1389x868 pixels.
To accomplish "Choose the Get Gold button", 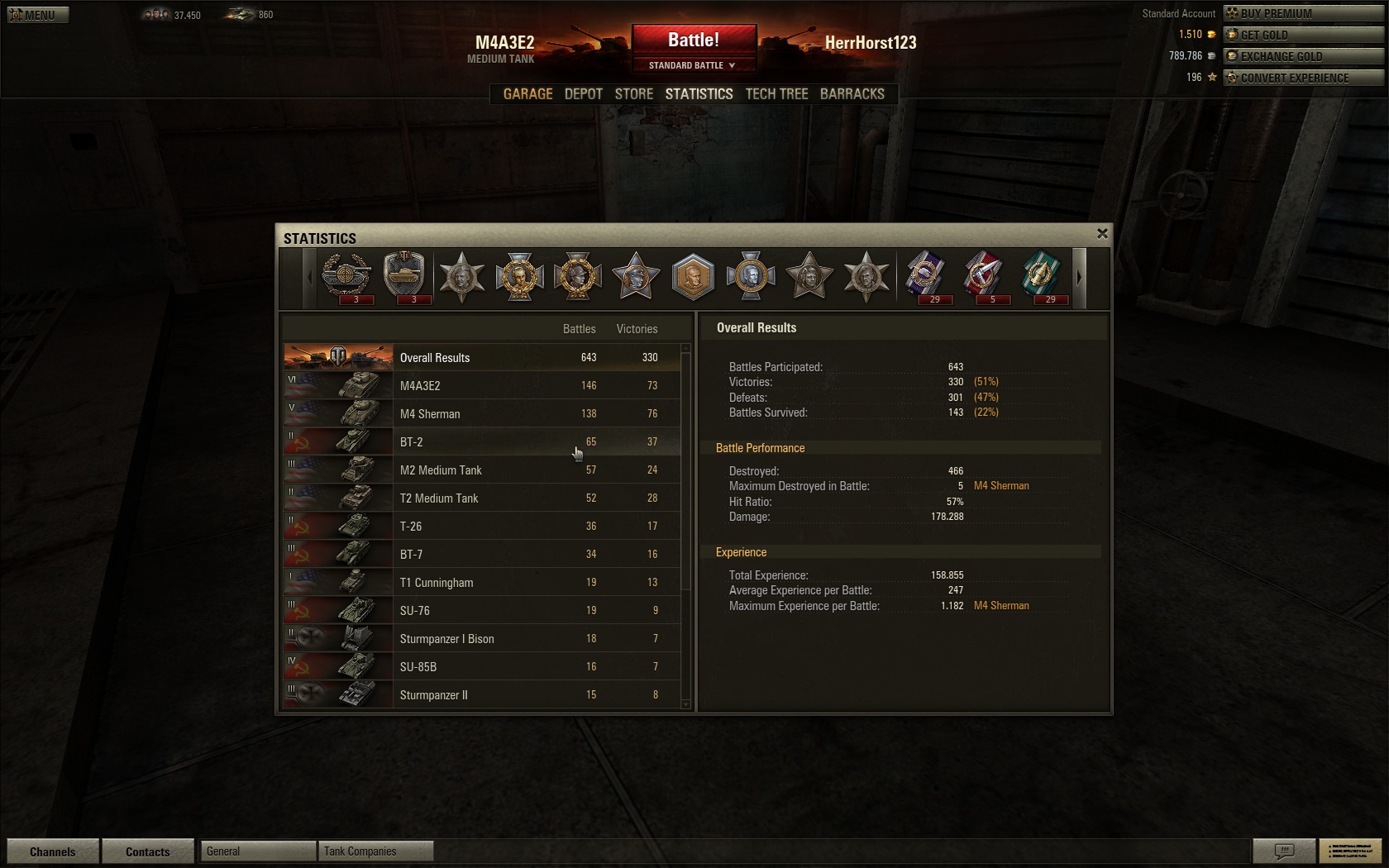I will pyautogui.click(x=1303, y=35).
